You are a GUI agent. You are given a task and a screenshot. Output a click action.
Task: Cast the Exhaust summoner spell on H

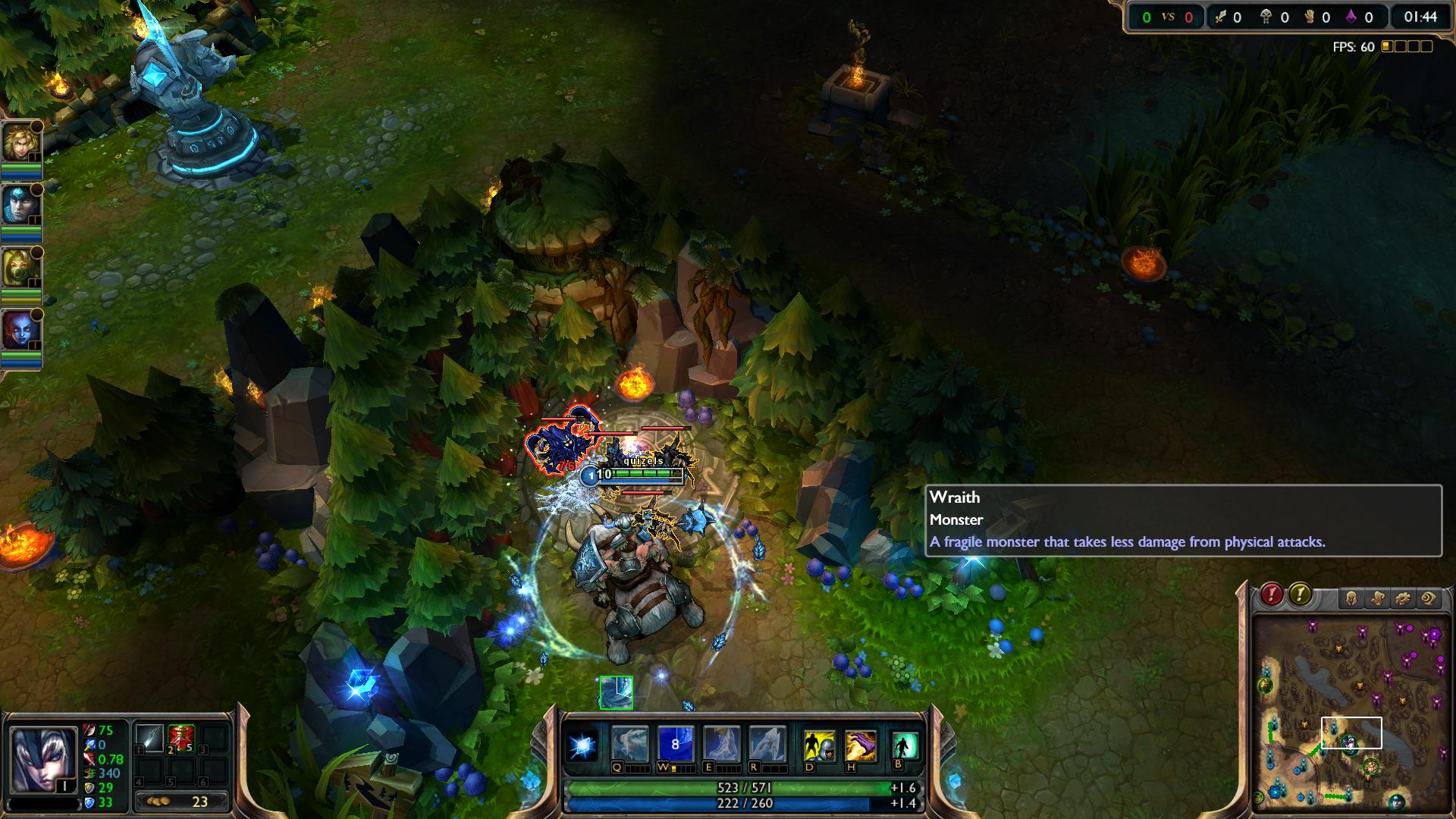[x=859, y=745]
